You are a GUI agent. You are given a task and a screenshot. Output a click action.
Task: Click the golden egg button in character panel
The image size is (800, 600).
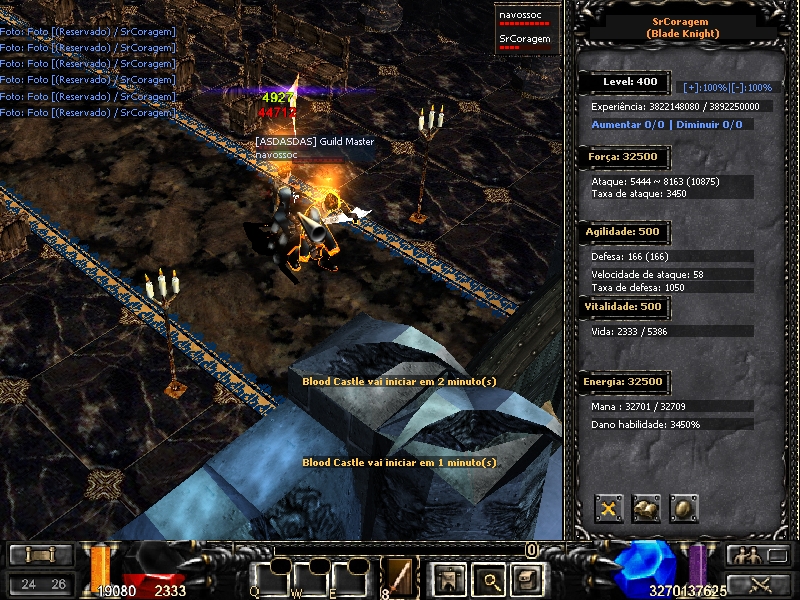684,508
